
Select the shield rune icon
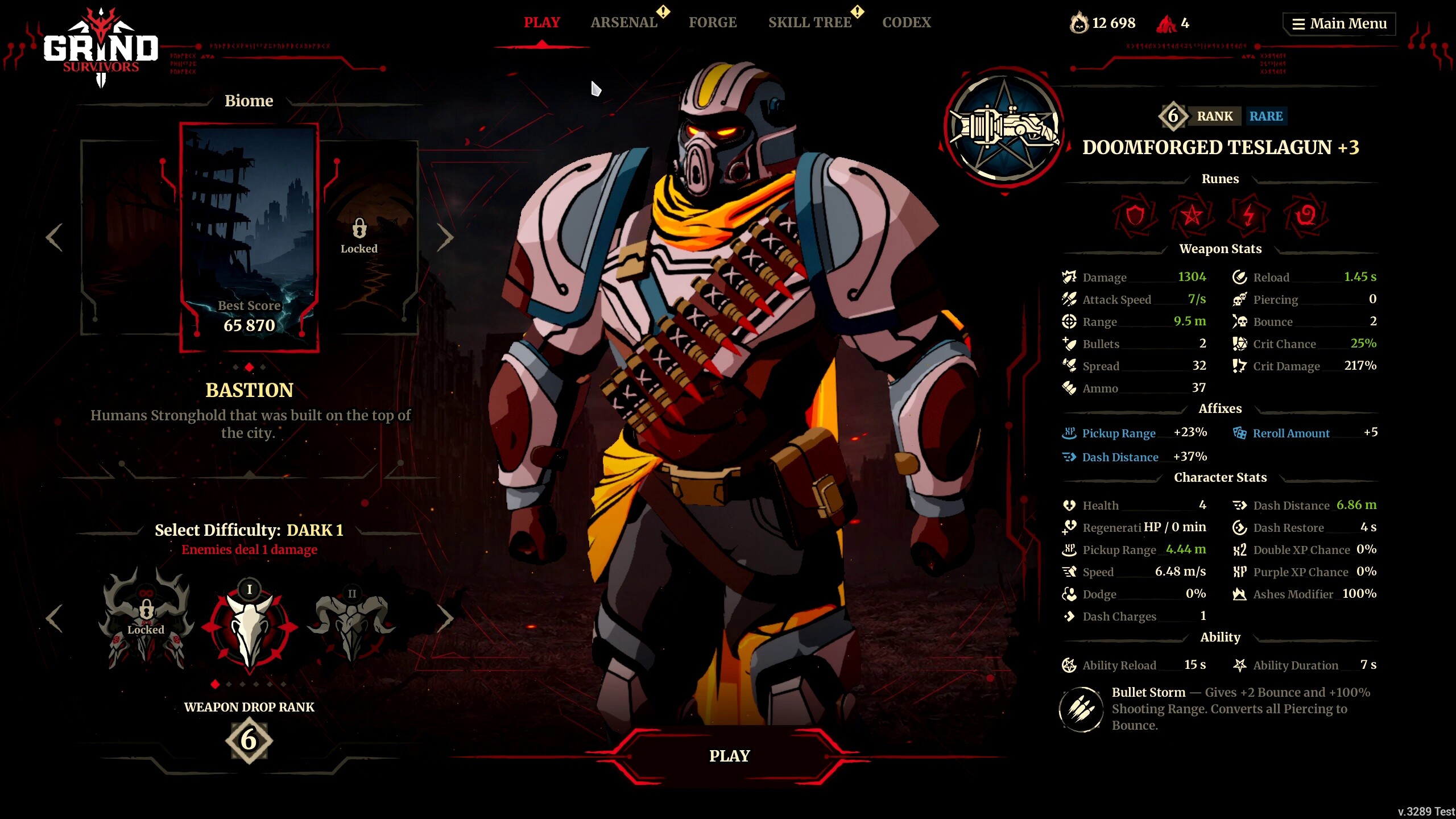(x=1135, y=216)
